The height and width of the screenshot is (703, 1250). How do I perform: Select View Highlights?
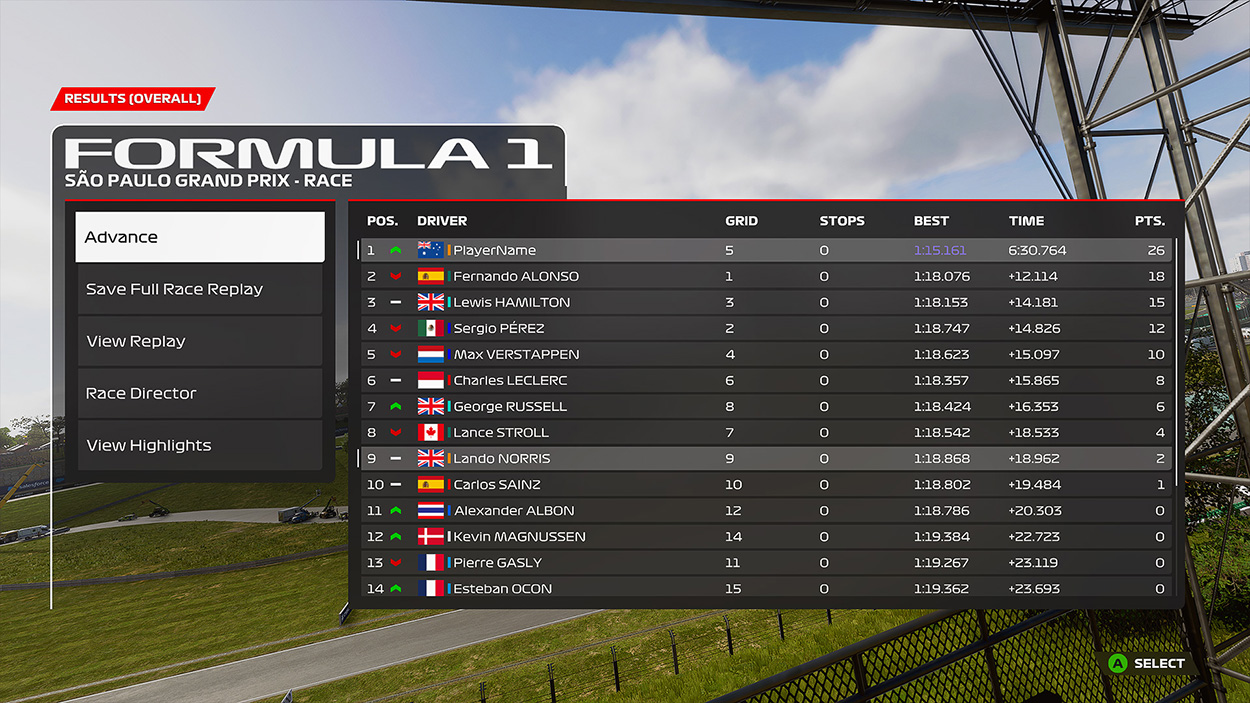pos(200,445)
